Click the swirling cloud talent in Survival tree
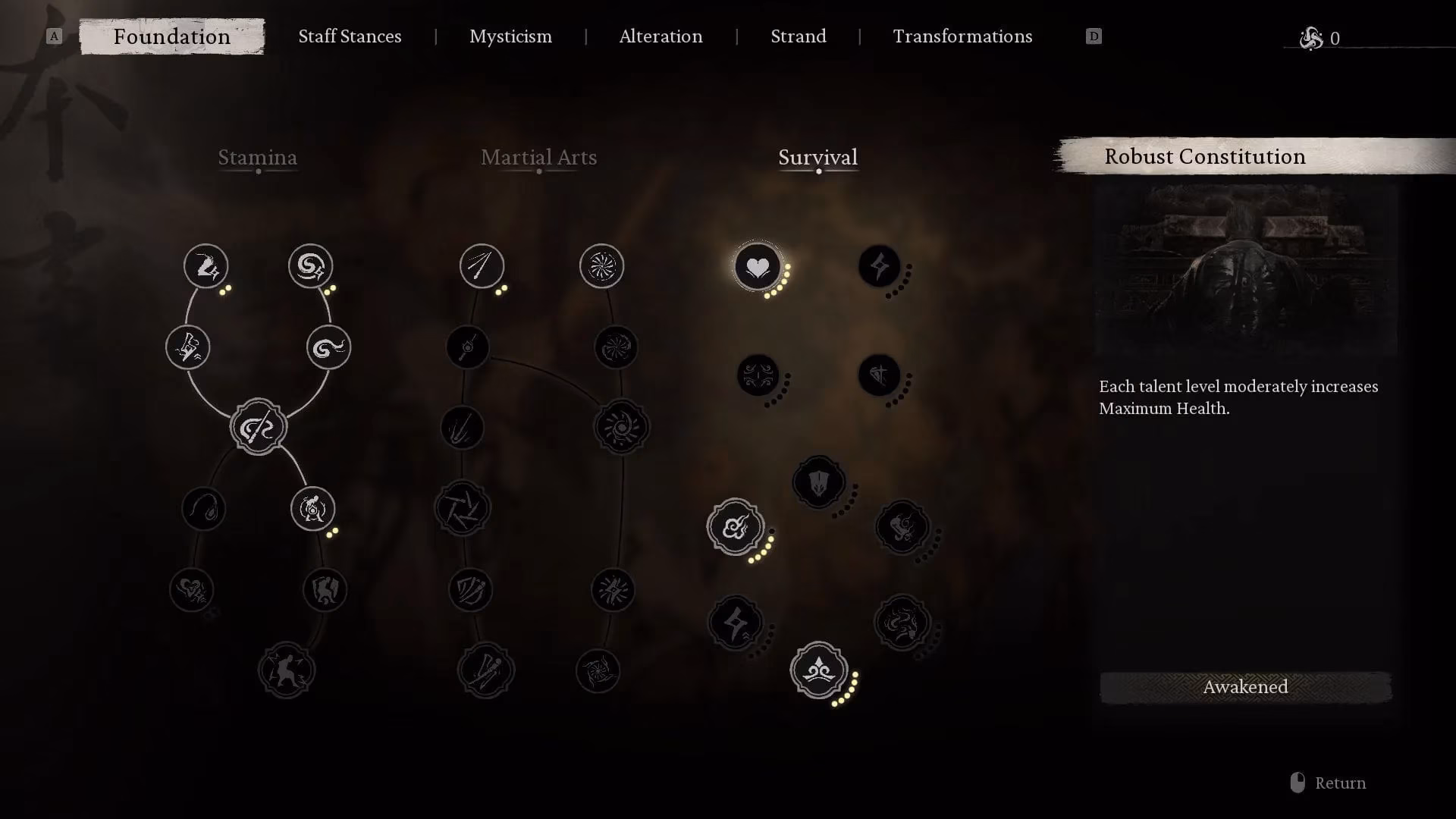The height and width of the screenshot is (819, 1456). [736, 529]
